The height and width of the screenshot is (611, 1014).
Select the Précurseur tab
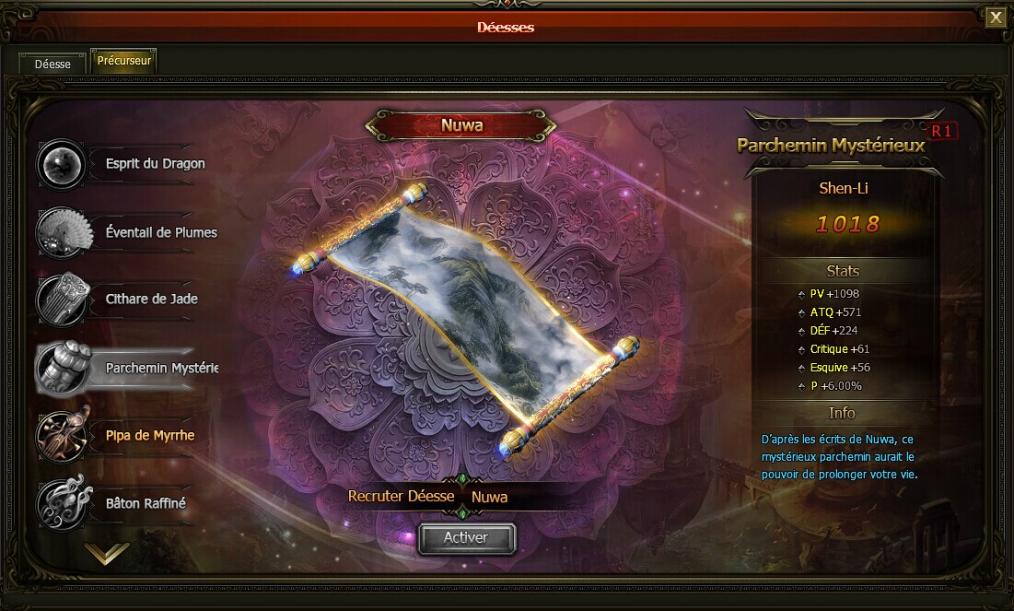click(x=124, y=61)
